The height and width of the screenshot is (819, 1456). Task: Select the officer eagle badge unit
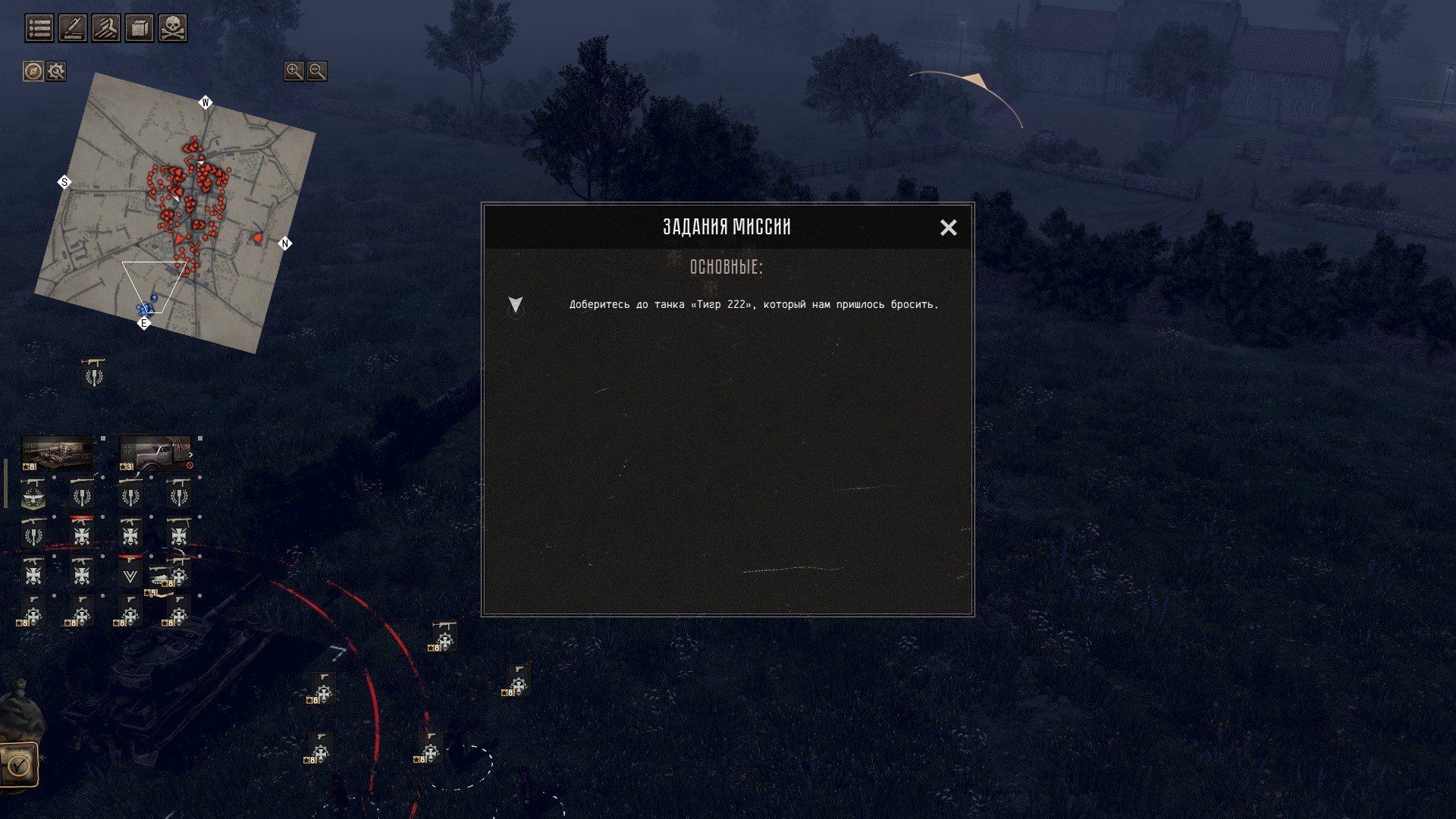pos(33,494)
